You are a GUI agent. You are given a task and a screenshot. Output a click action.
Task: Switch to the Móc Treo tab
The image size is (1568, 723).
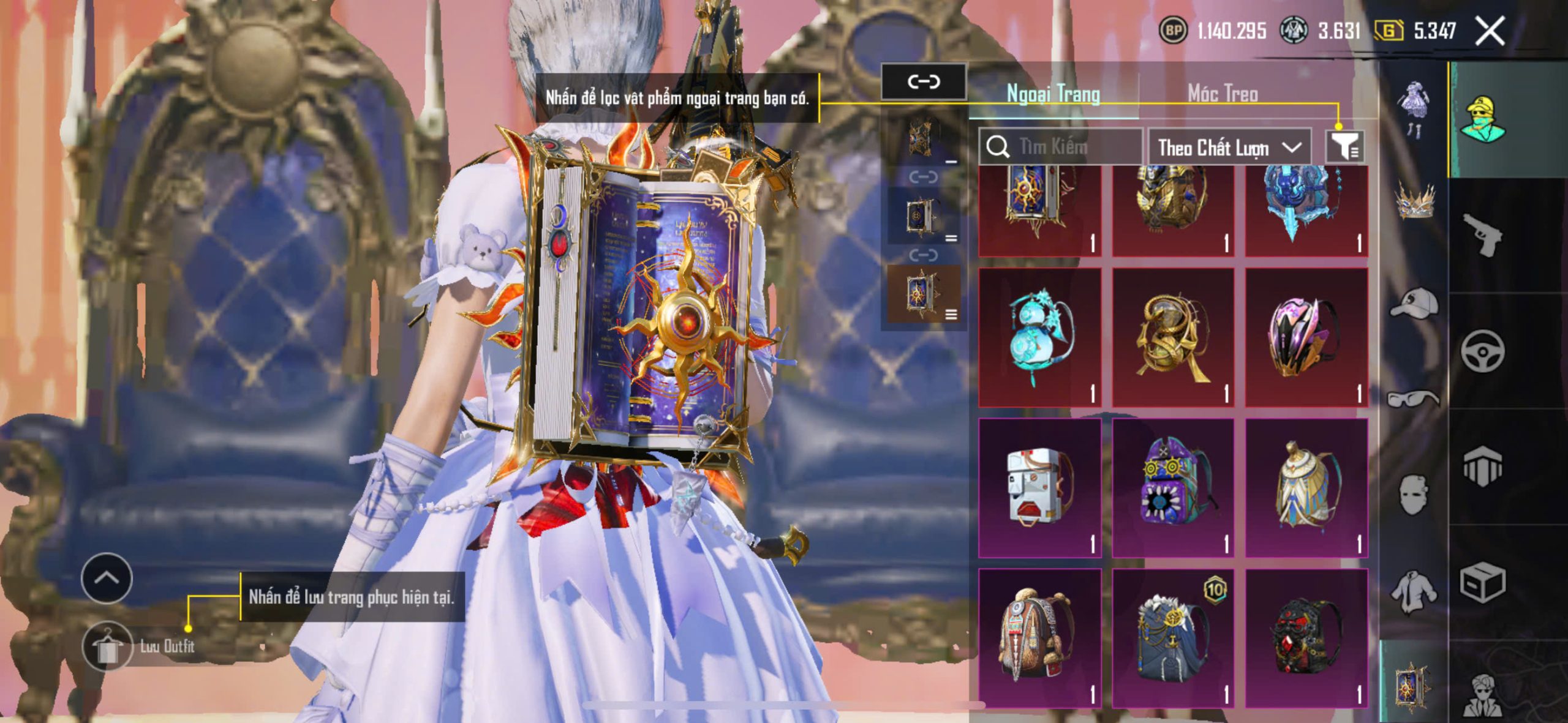[1223, 94]
